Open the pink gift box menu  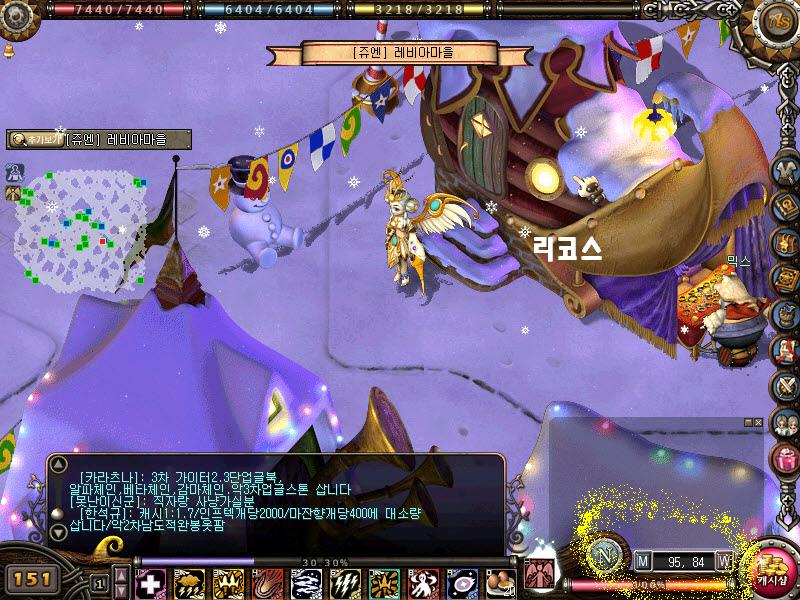pyautogui.click(x=785, y=457)
